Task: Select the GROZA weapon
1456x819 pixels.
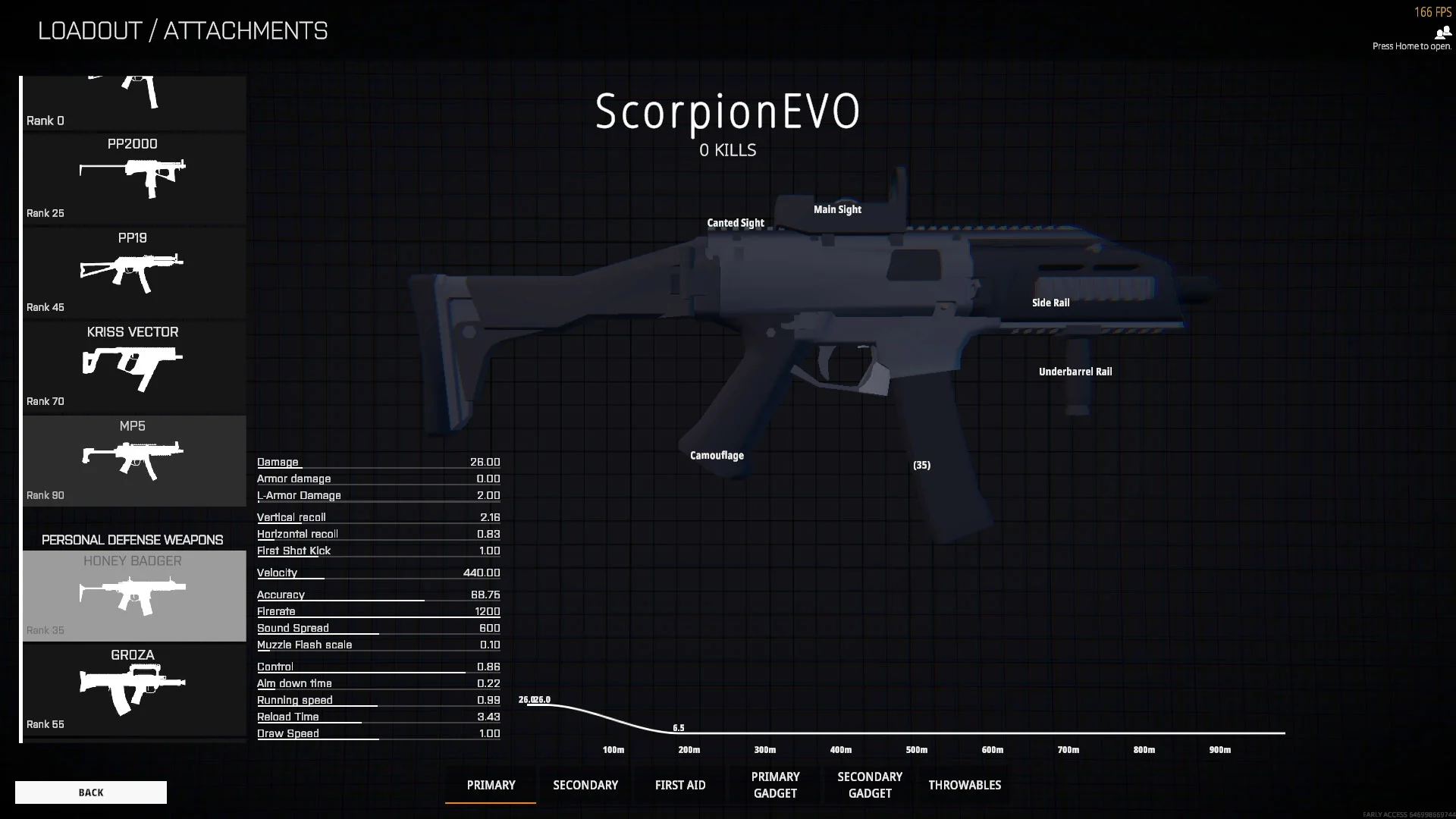Action: coord(133,689)
